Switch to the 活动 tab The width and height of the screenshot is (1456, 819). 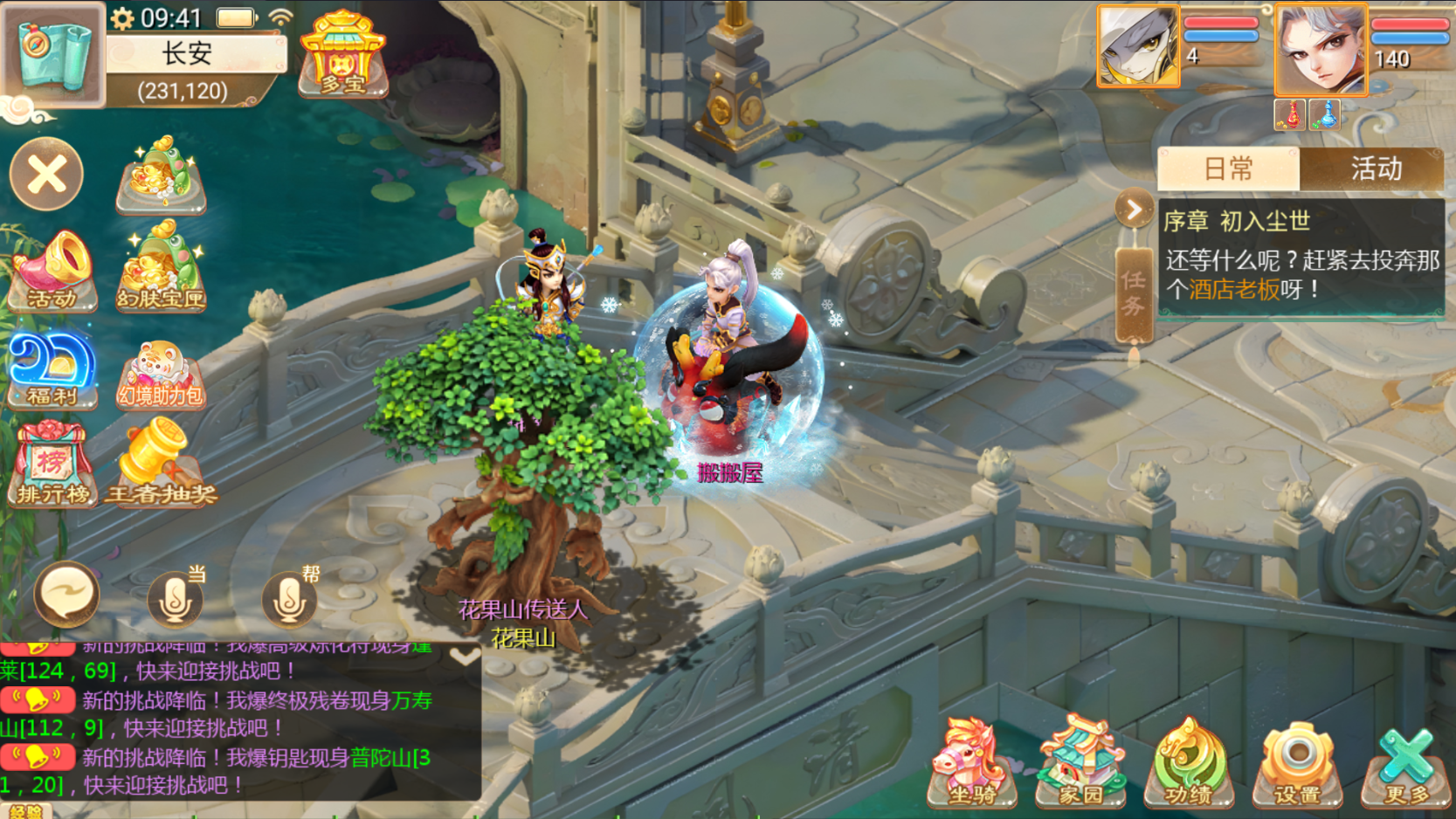(x=1375, y=169)
